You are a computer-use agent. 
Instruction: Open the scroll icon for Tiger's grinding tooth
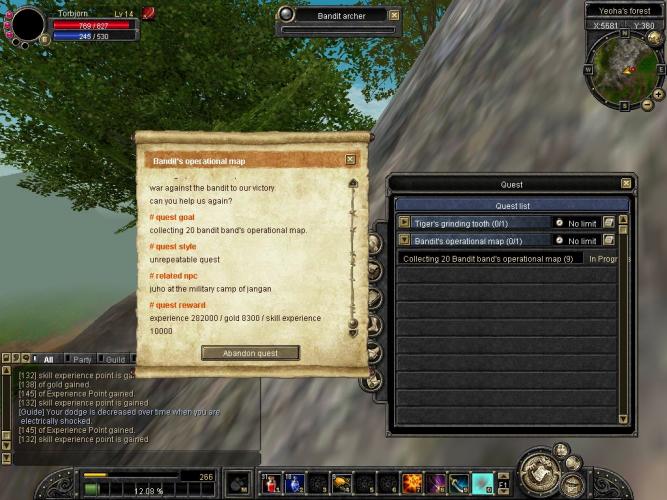(609, 223)
